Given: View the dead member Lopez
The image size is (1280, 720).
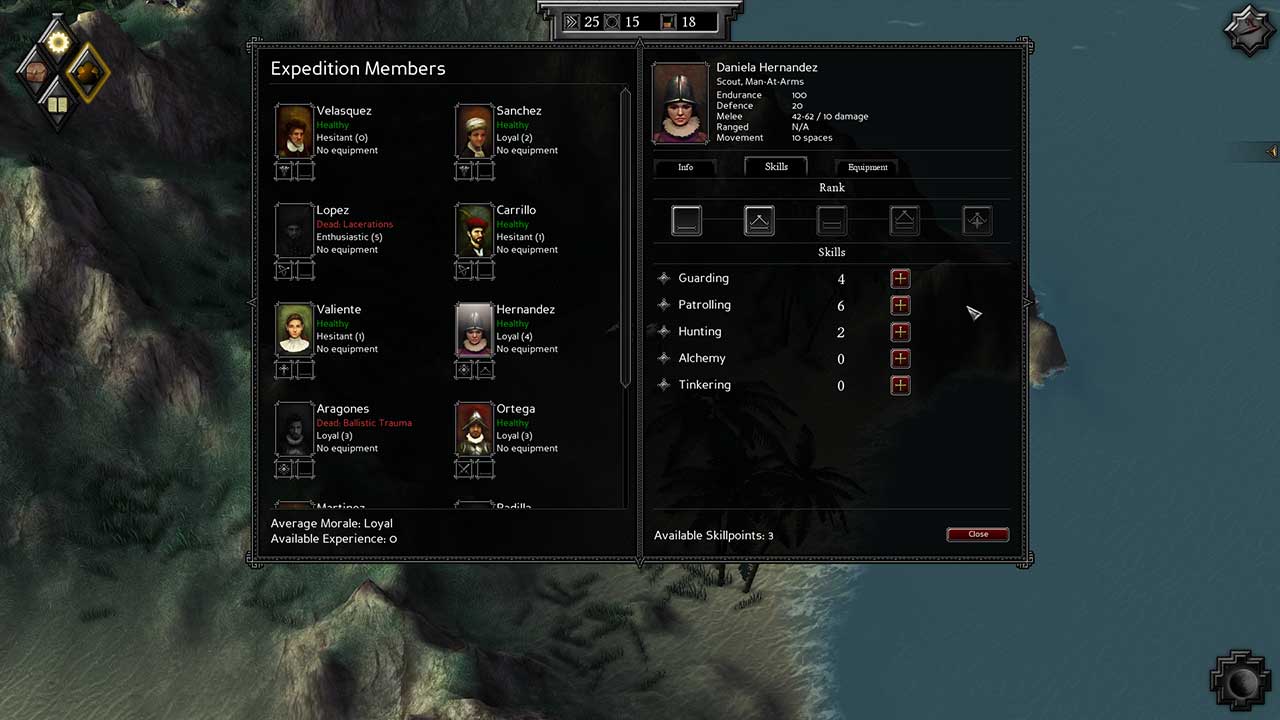Looking at the screenshot, I should coord(295,230).
